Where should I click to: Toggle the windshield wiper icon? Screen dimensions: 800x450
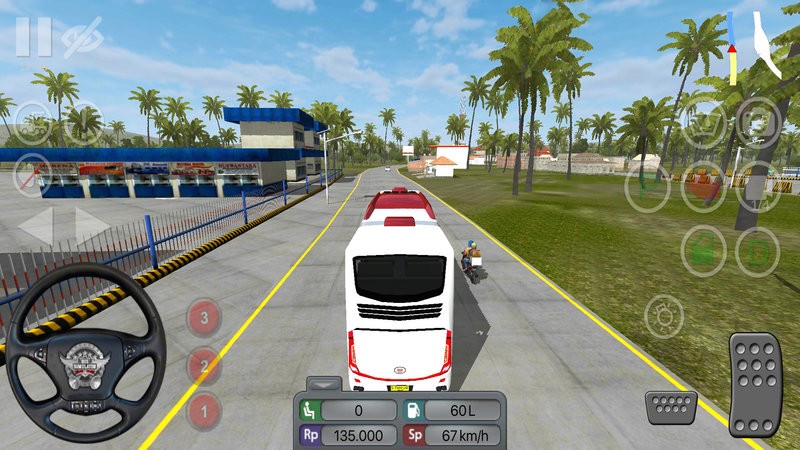click(704, 122)
